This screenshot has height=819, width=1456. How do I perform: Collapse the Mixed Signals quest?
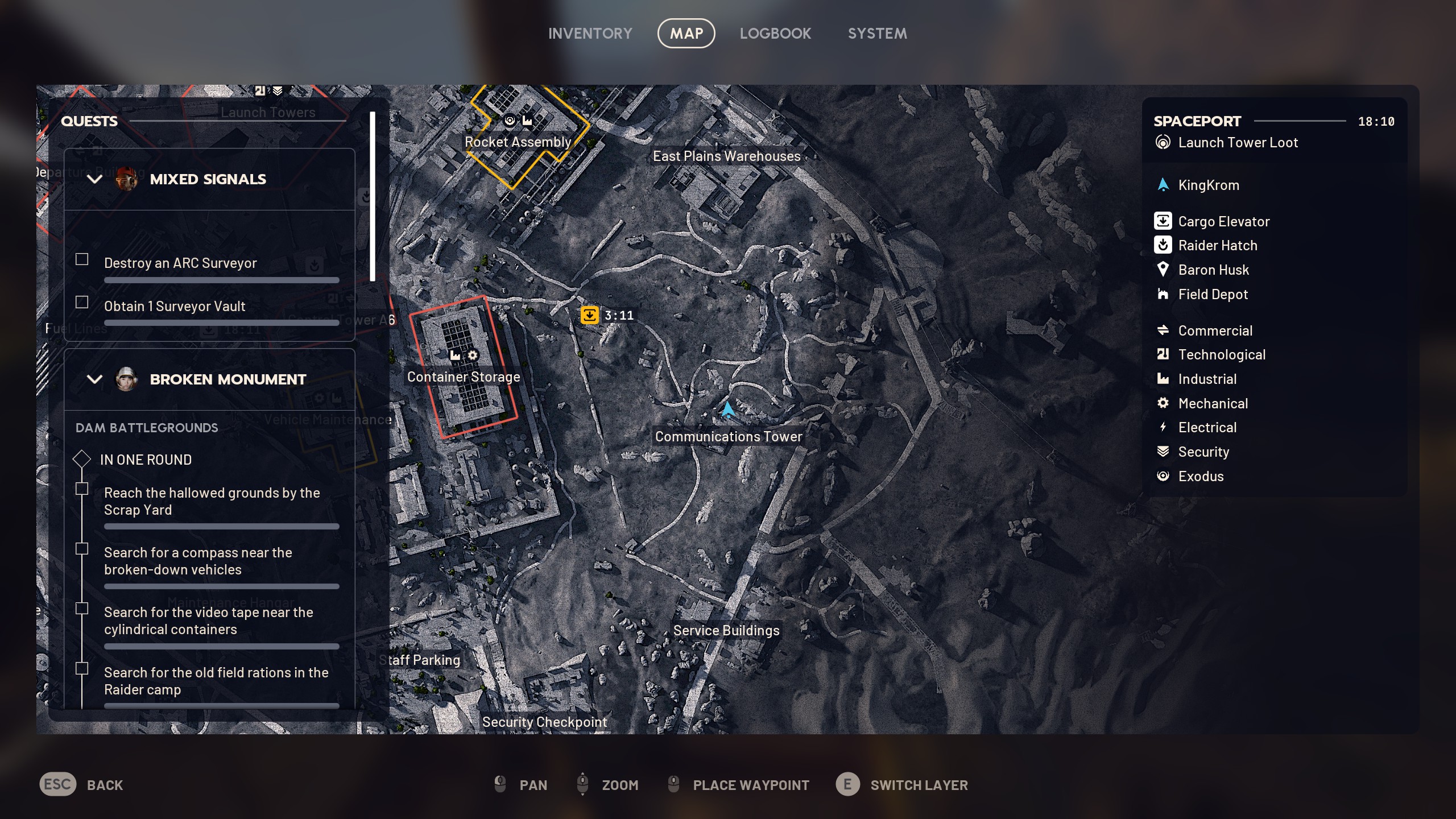click(94, 179)
